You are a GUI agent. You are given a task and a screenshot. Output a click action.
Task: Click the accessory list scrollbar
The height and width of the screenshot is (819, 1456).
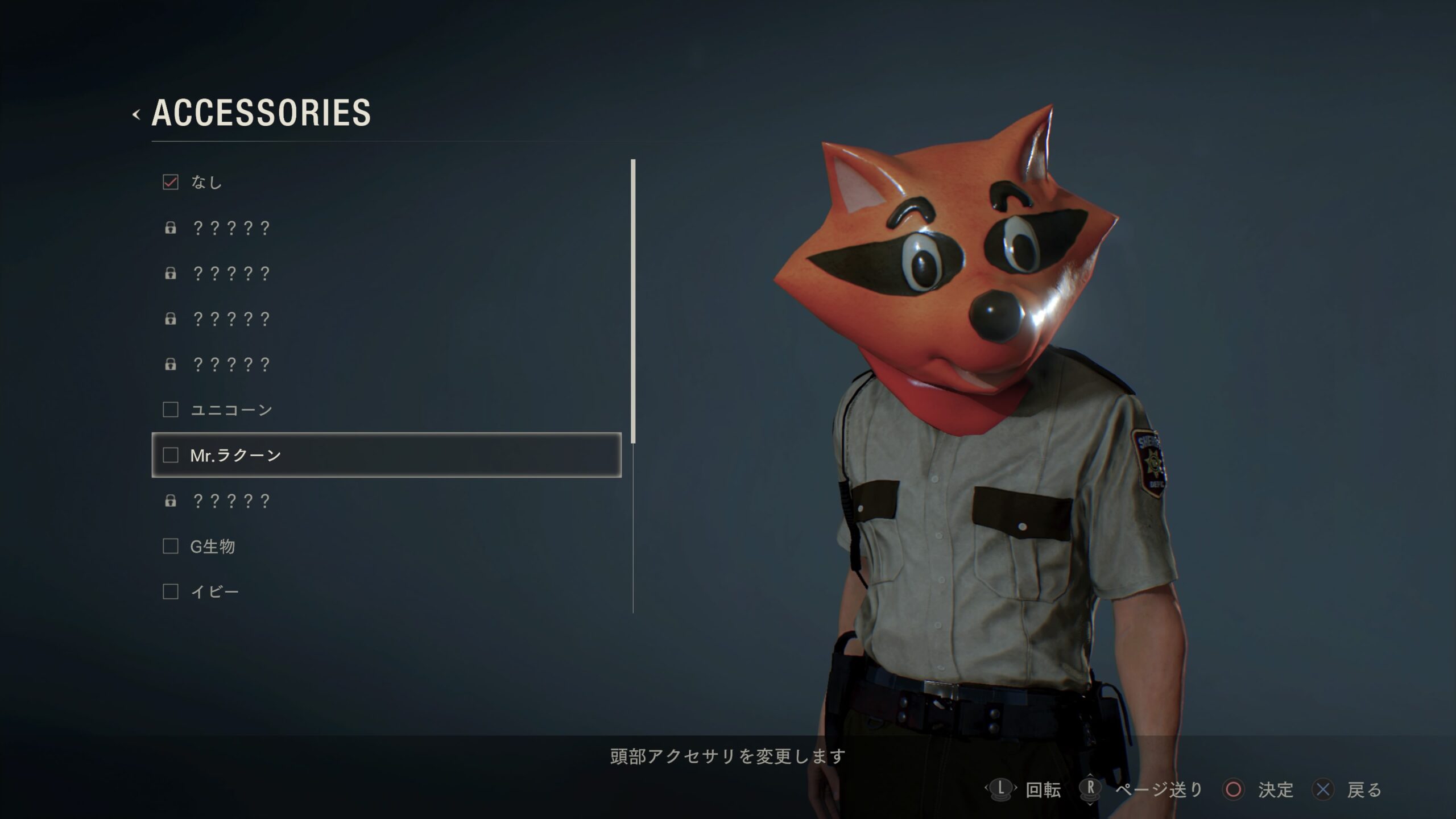(633, 301)
